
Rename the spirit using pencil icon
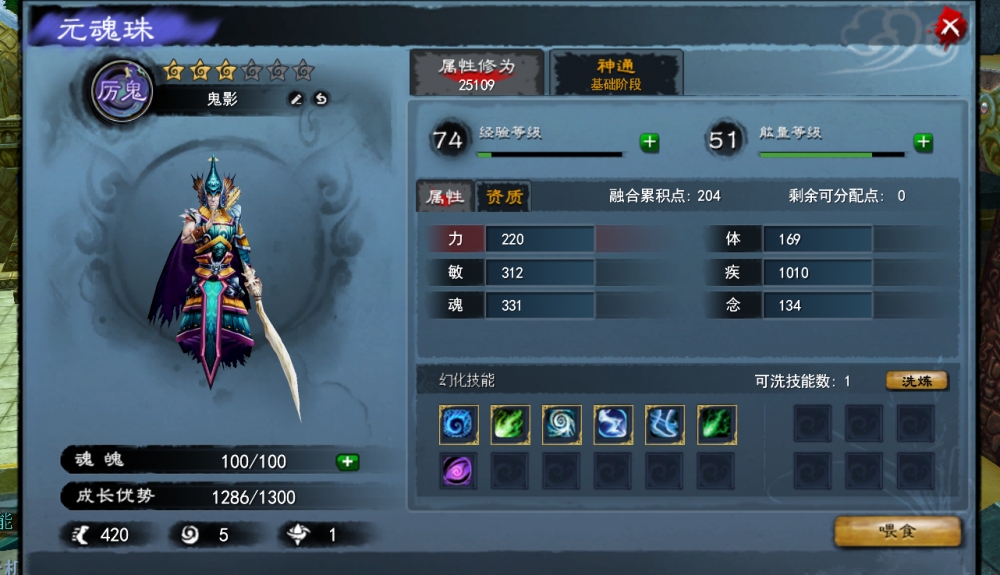point(295,99)
